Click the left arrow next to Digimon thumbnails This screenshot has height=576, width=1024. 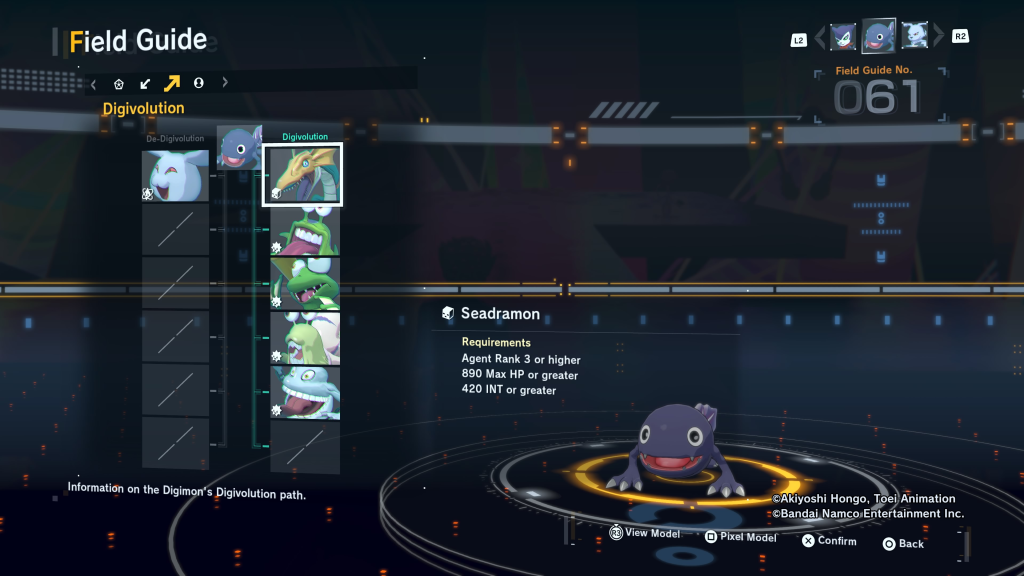[x=821, y=38]
